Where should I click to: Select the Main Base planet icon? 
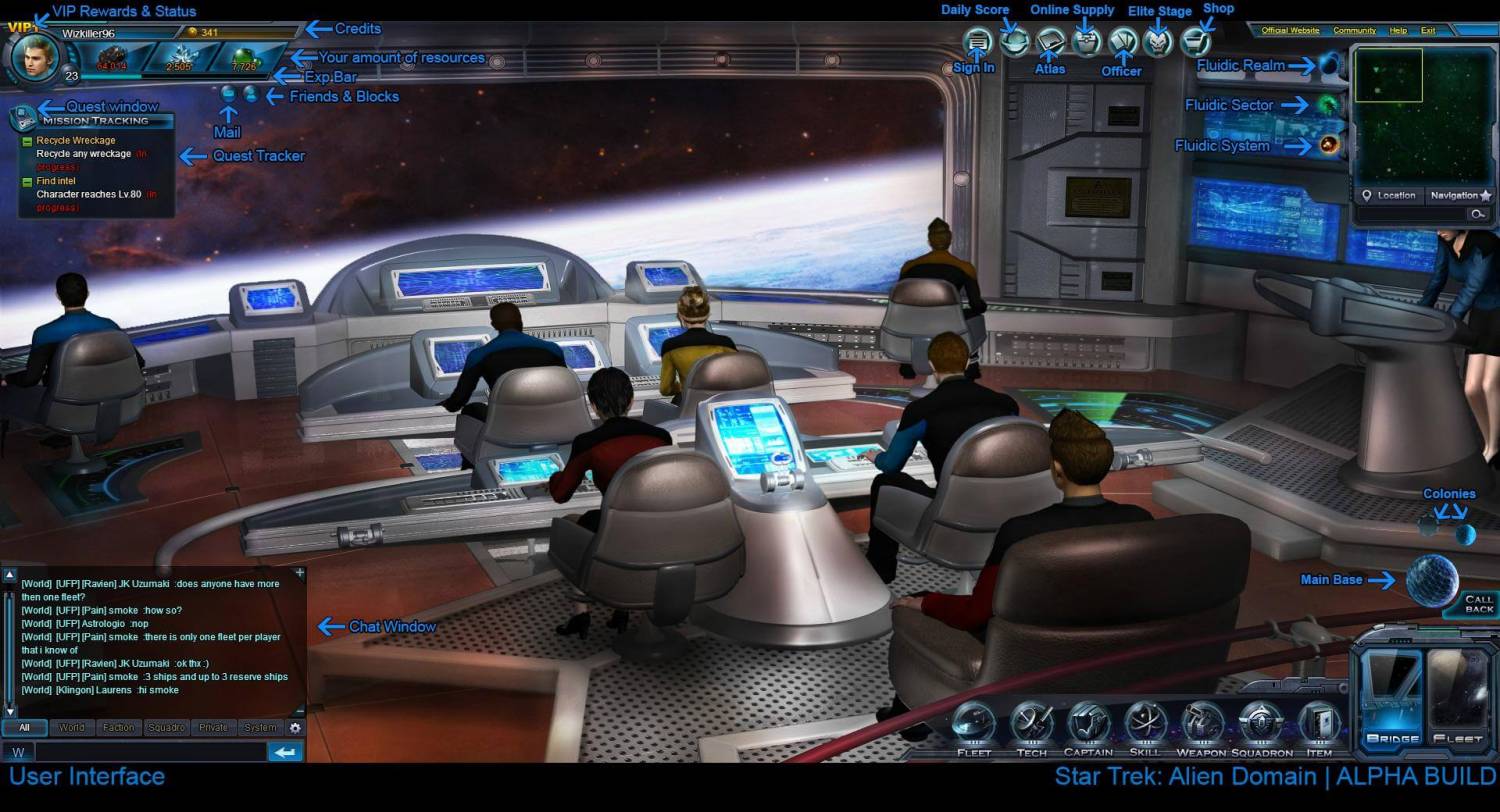tap(1432, 580)
